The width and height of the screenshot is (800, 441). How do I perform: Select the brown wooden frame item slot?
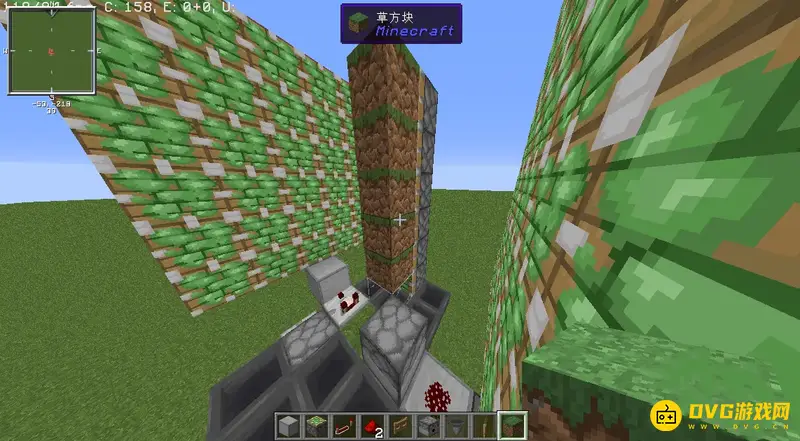[400, 427]
